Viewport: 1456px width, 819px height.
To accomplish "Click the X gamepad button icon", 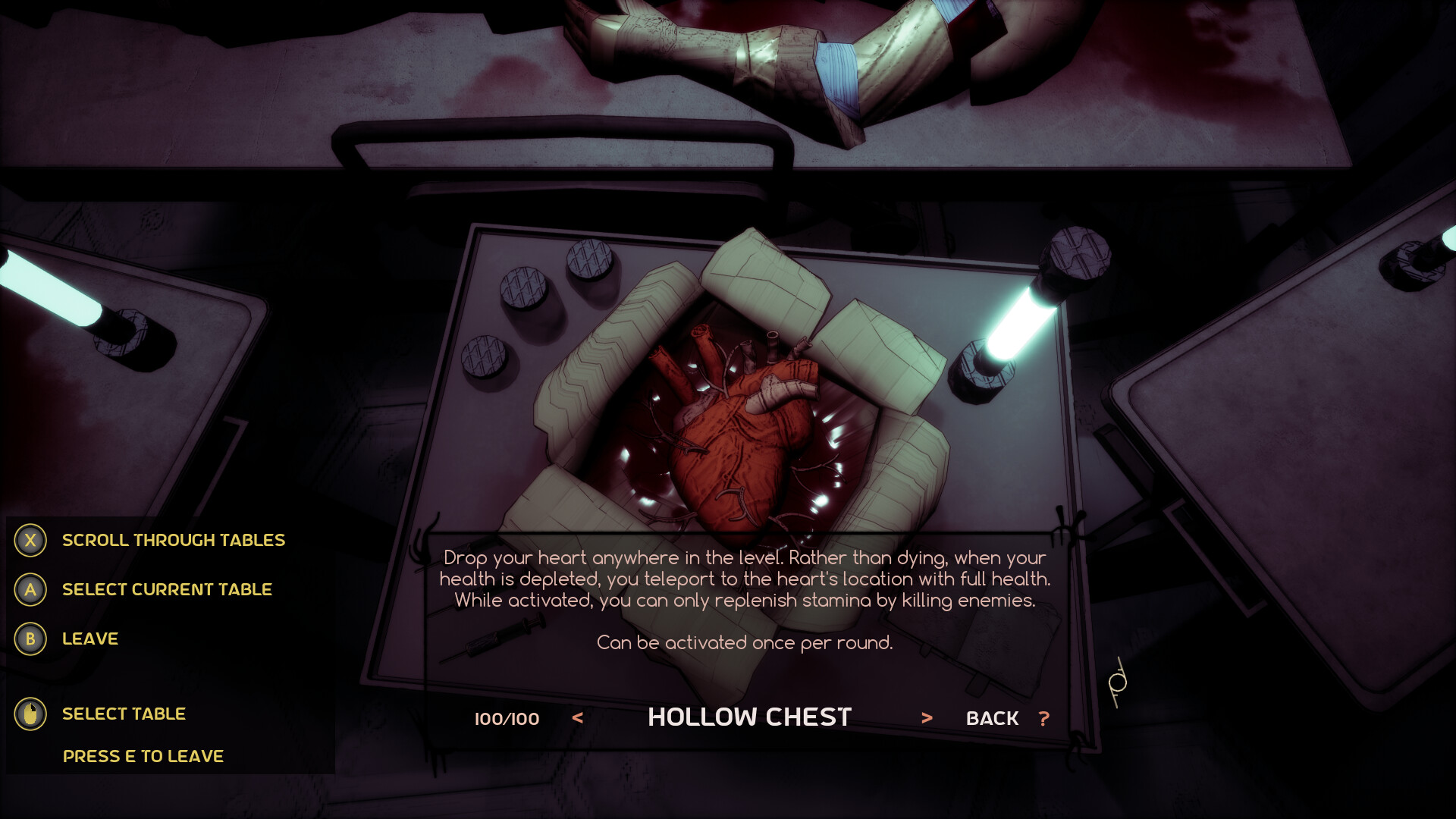I will point(30,540).
